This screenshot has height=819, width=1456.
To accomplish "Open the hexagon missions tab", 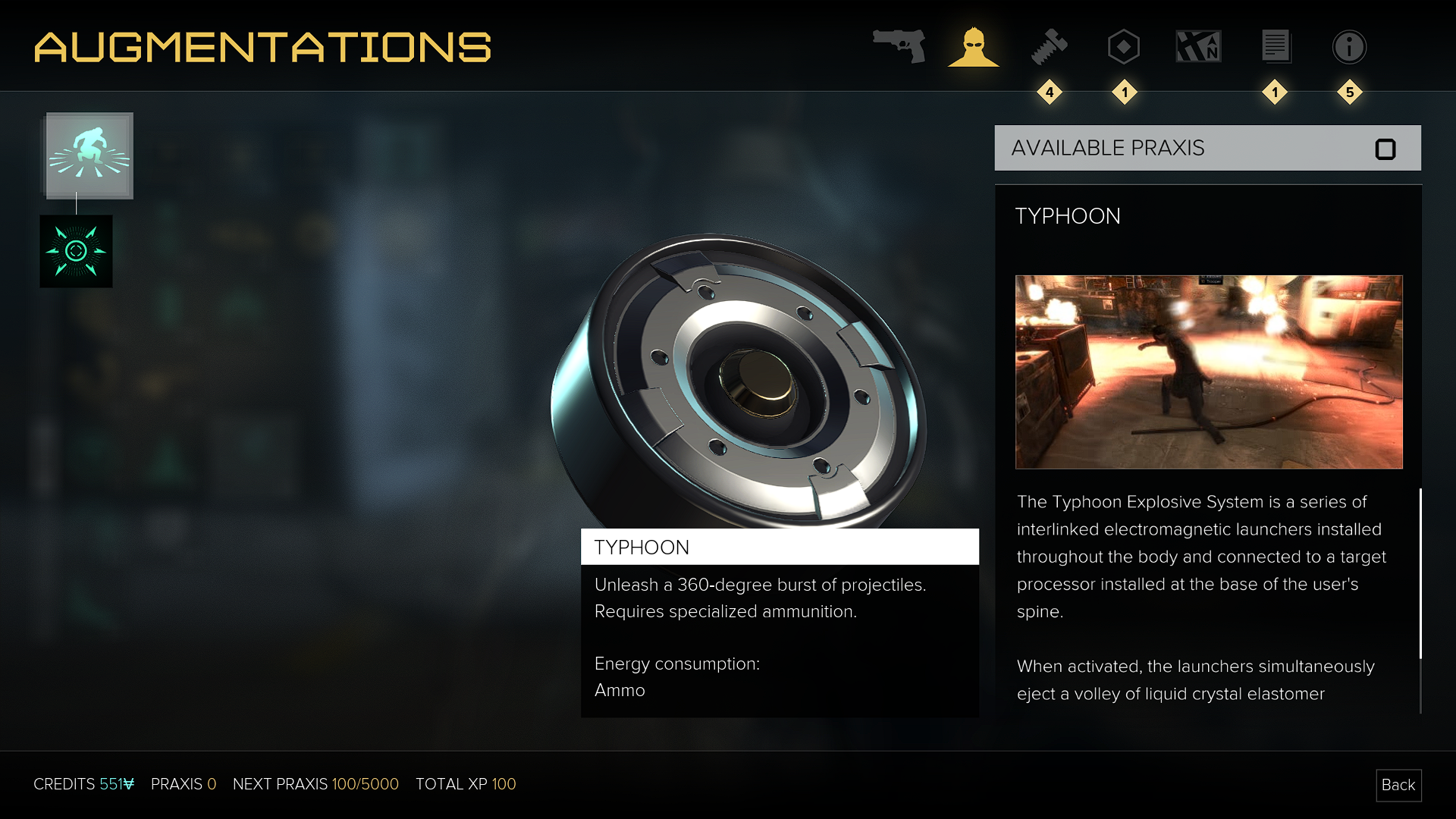I will coord(1124,47).
